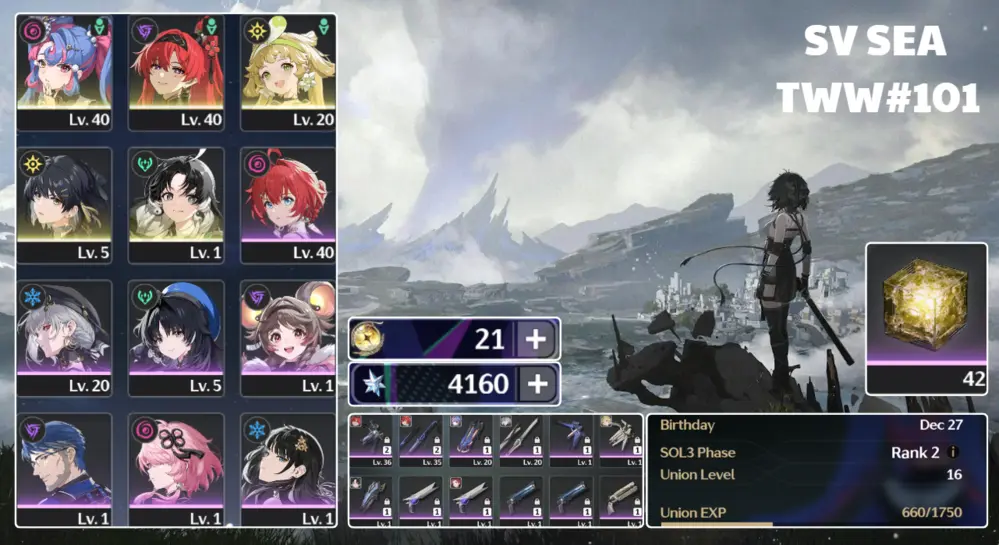999x545 pixels.
Task: Choose the pink-haired Lv. 1 character card
Action: [x=176, y=468]
